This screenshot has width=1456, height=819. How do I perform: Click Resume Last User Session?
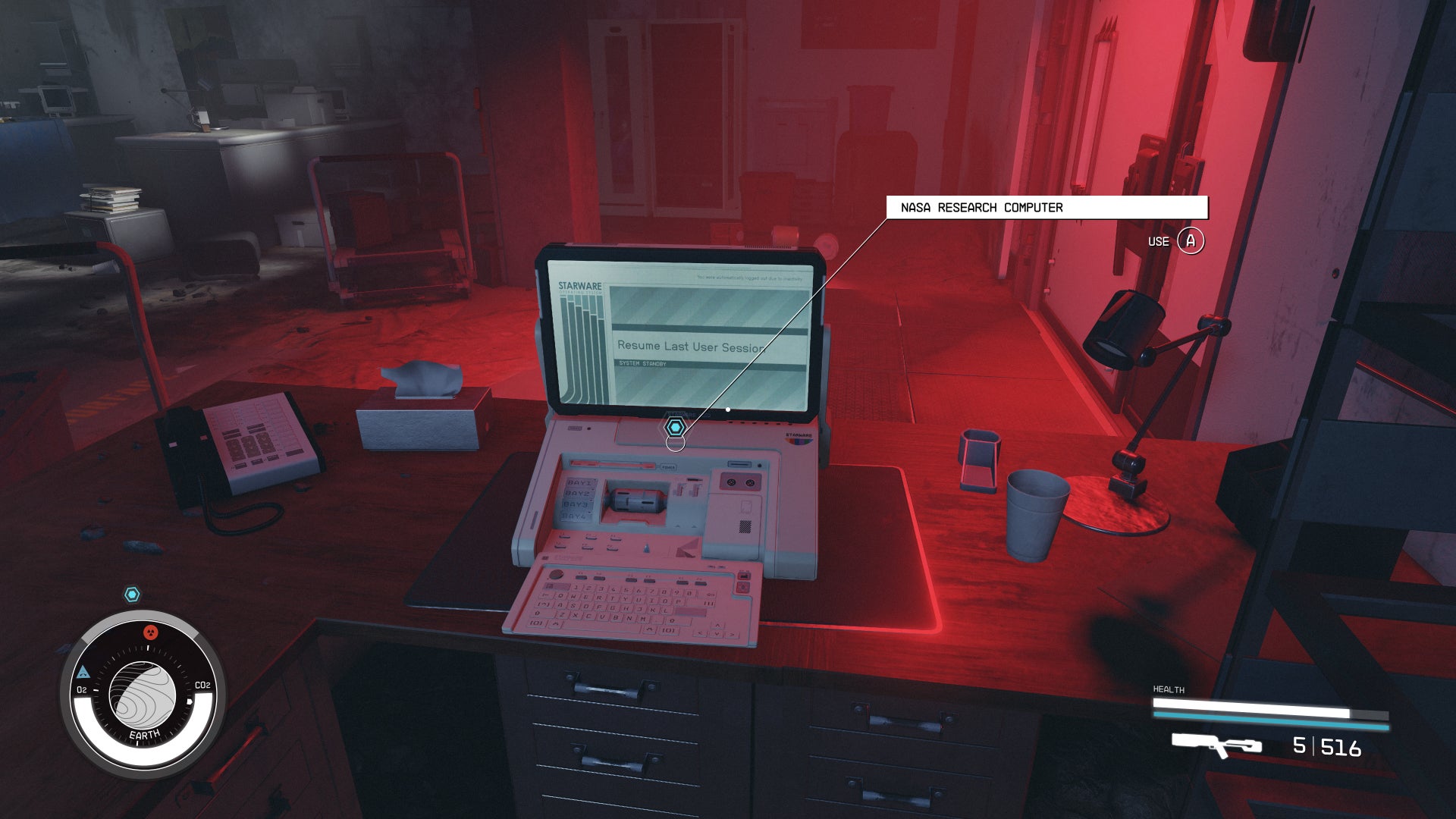(689, 347)
